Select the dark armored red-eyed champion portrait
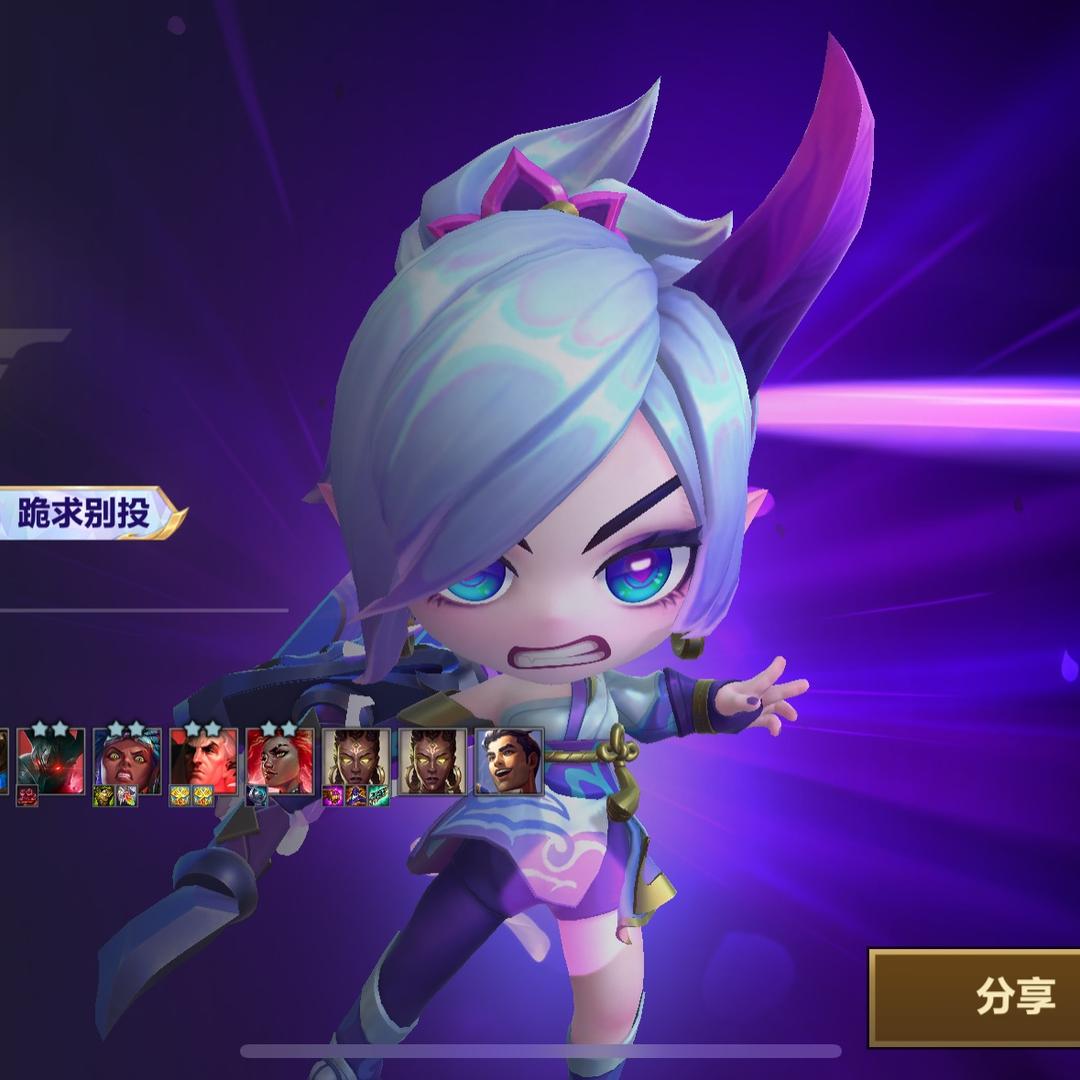The height and width of the screenshot is (1080, 1080). click(x=50, y=762)
